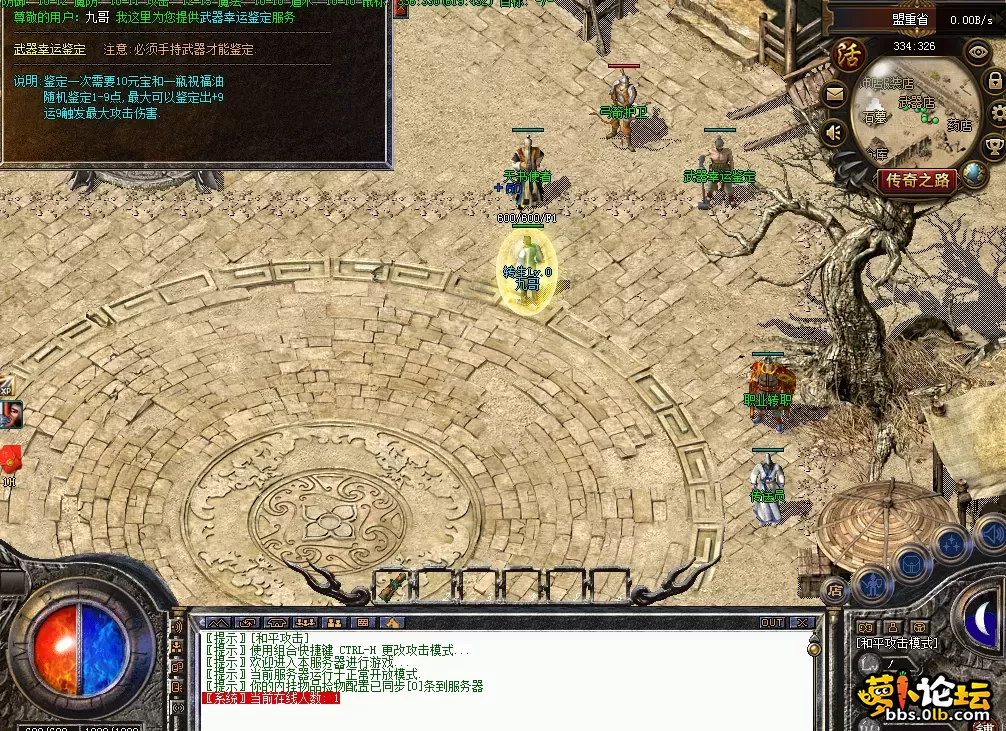Click the eye icon beside the minimap

click(977, 51)
